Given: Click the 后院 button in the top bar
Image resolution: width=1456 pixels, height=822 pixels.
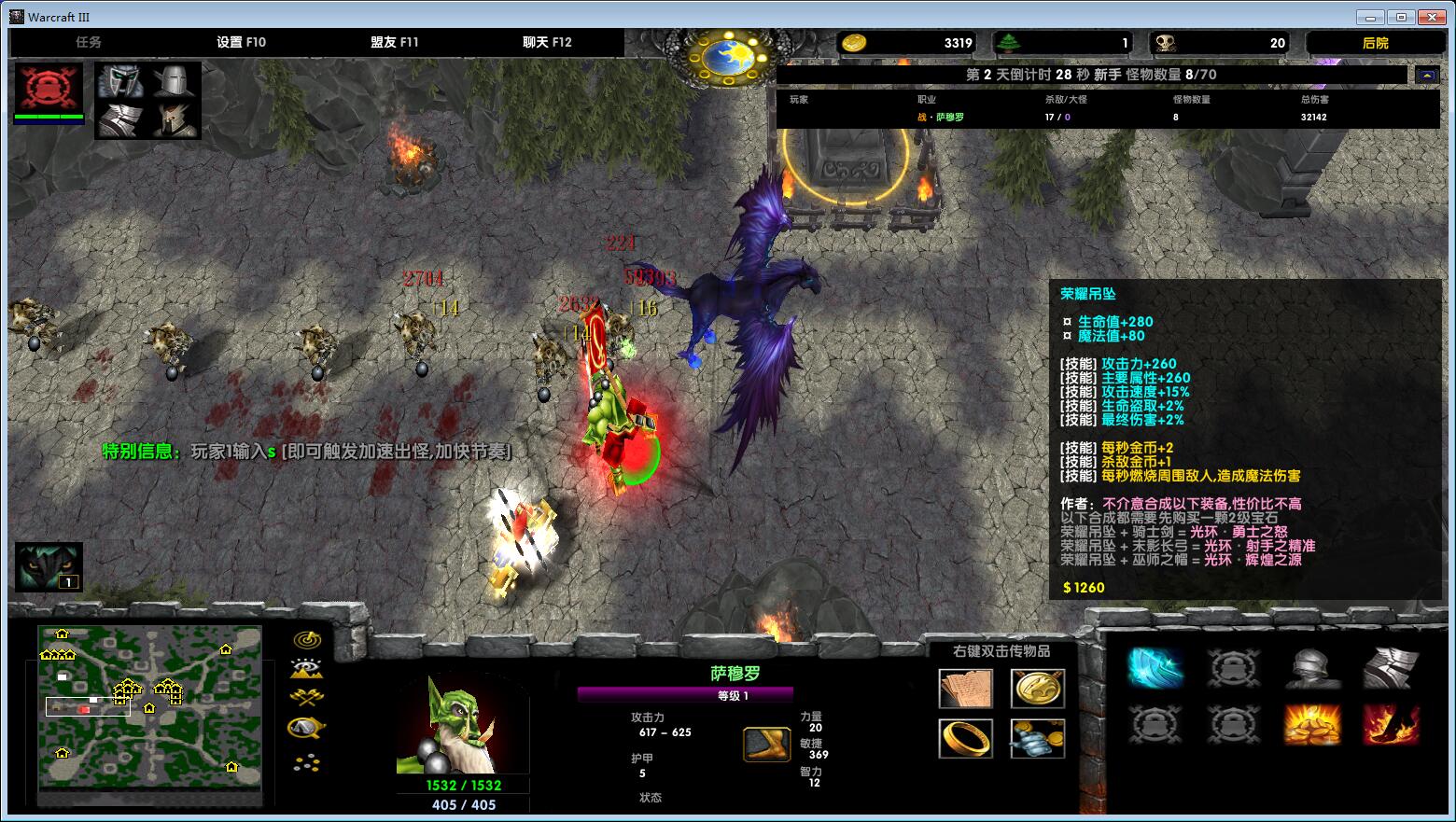Looking at the screenshot, I should [x=1375, y=43].
